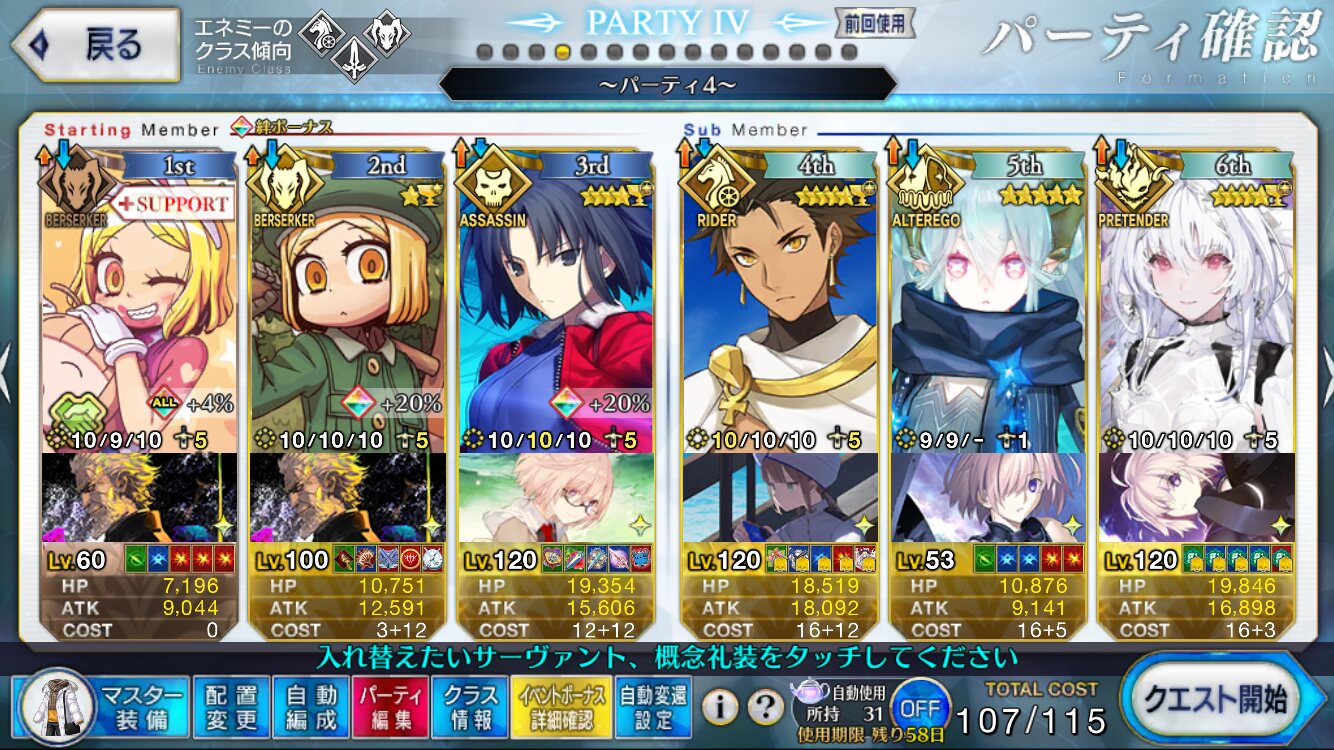Open マスター装備 master equipment
This screenshot has height=750, width=1334.
[103, 707]
